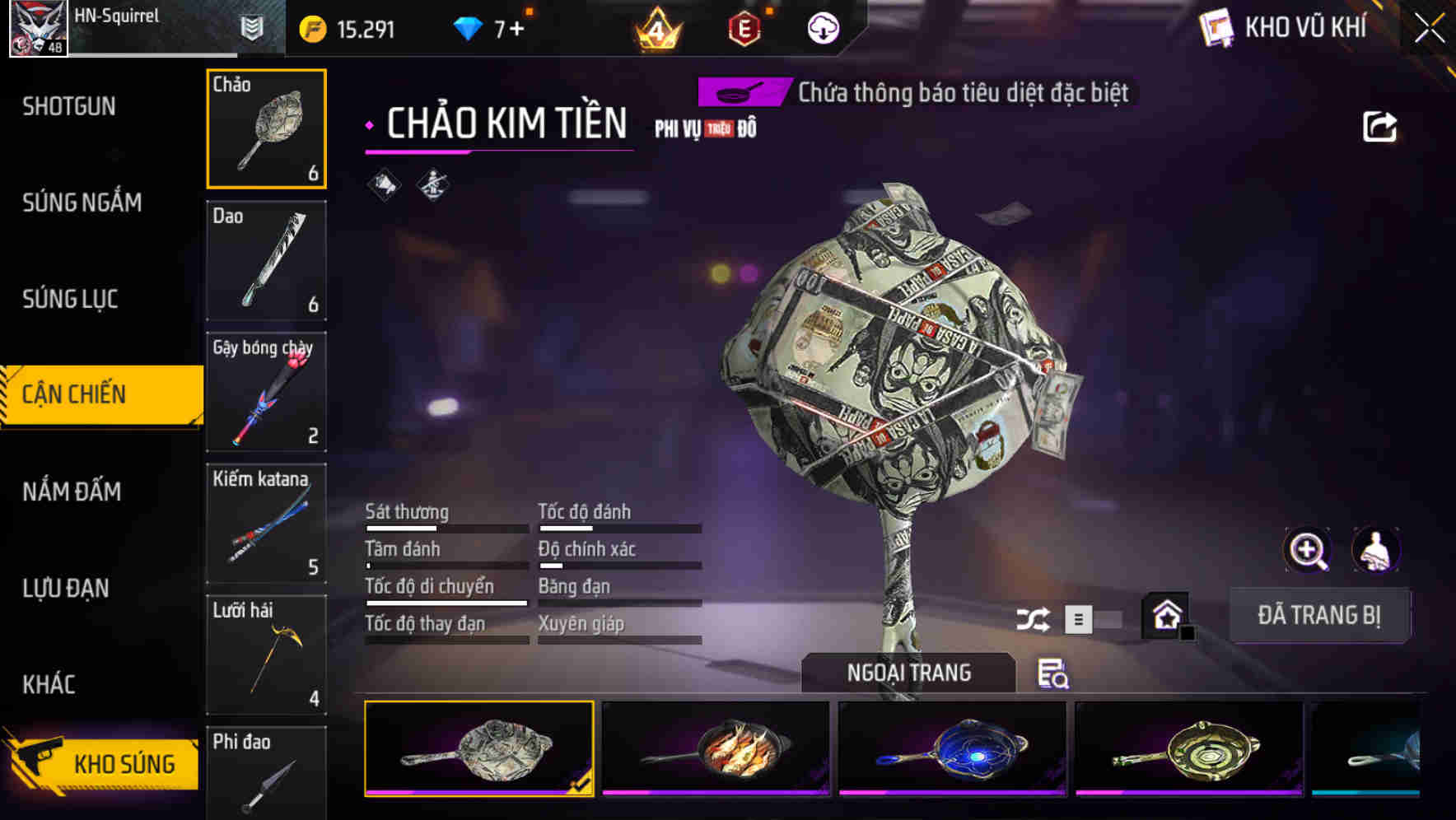Select the grilled fish pan skin
The image size is (1456, 820).
pyautogui.click(x=716, y=748)
